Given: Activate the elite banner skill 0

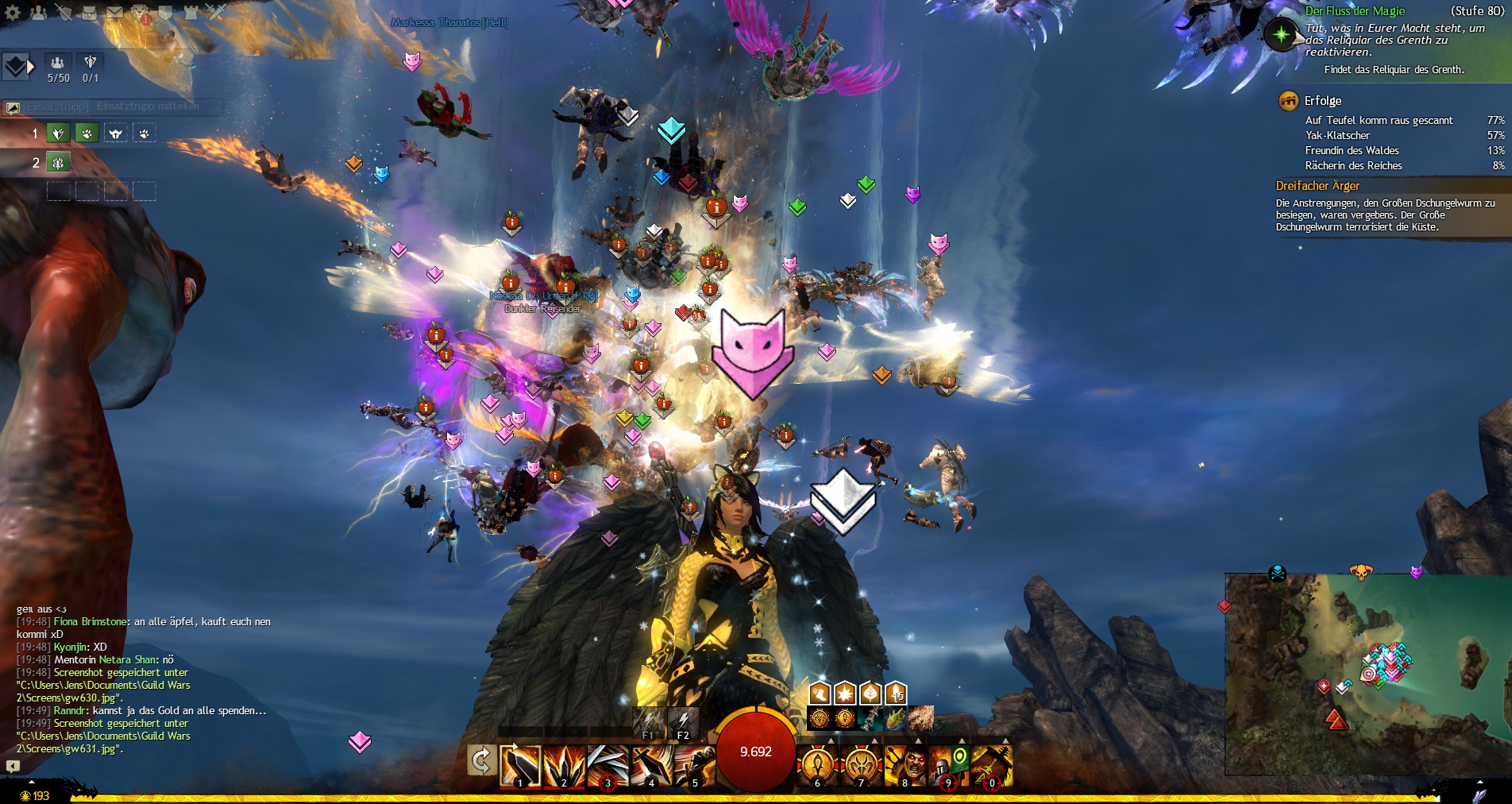Looking at the screenshot, I should pos(991,766).
